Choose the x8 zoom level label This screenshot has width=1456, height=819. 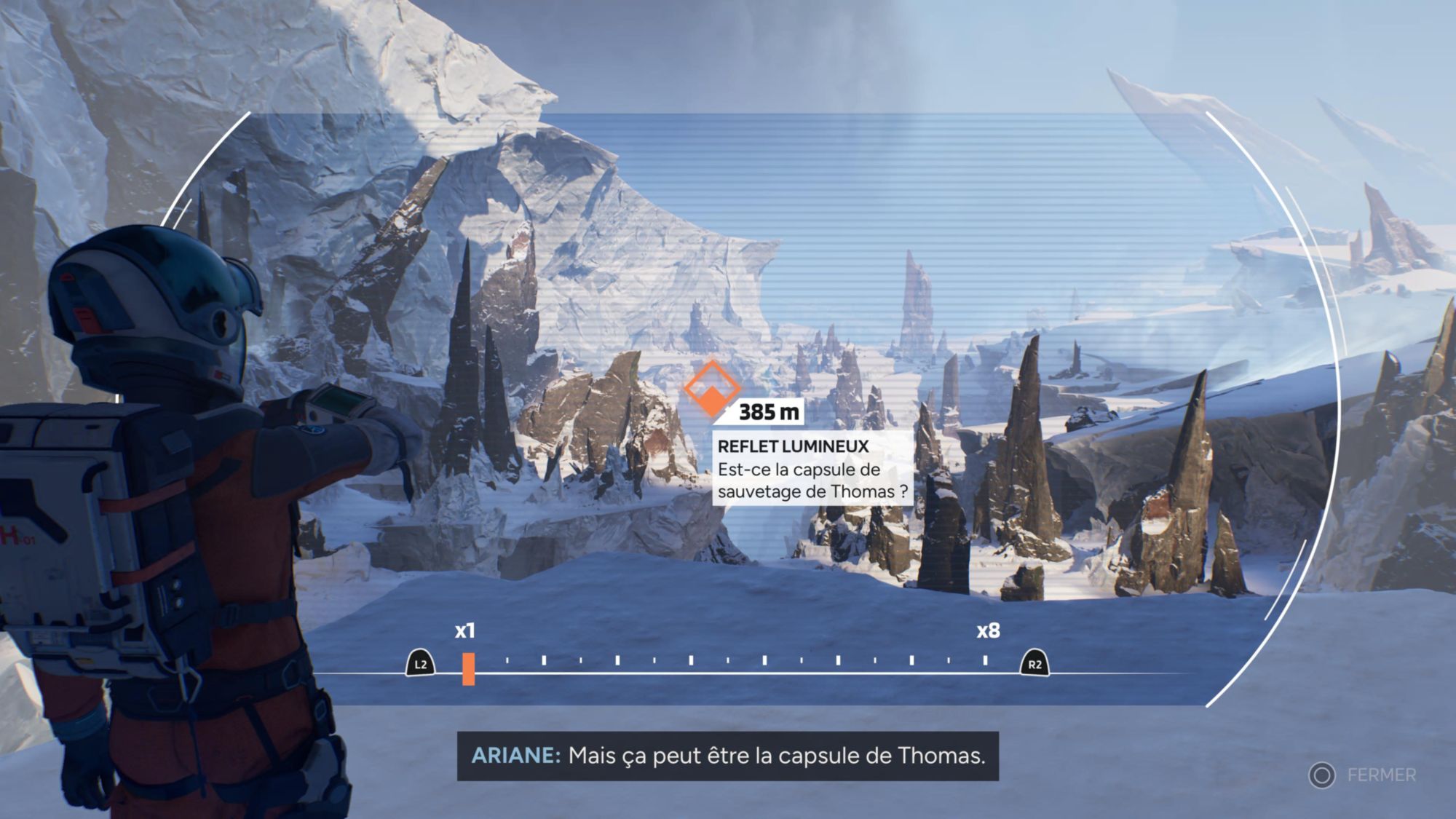(x=988, y=630)
